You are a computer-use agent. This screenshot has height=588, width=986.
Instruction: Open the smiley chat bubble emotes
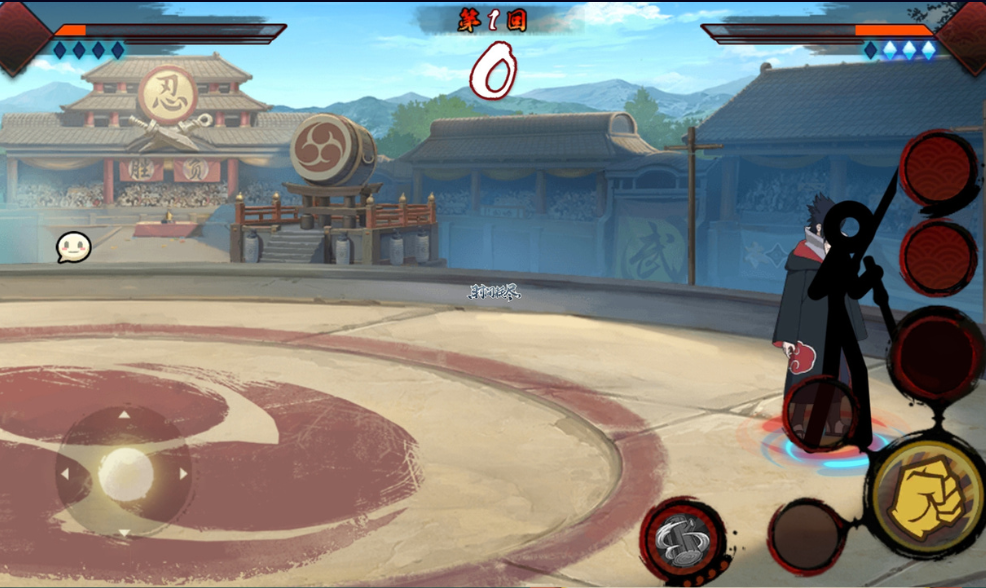pos(73,247)
